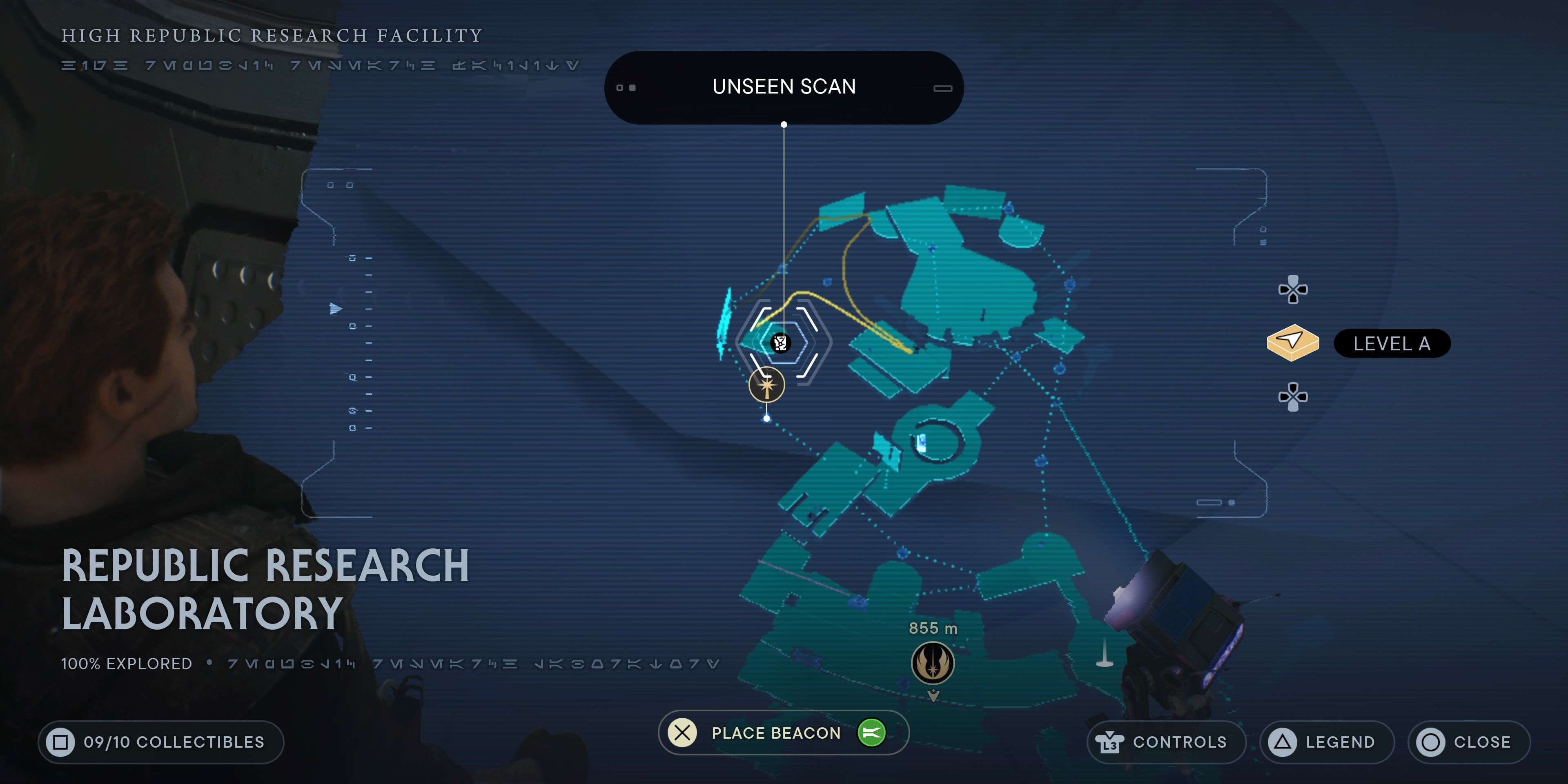1568x784 pixels.
Task: Select the Jedi emblem objective marker
Action: coord(933,664)
